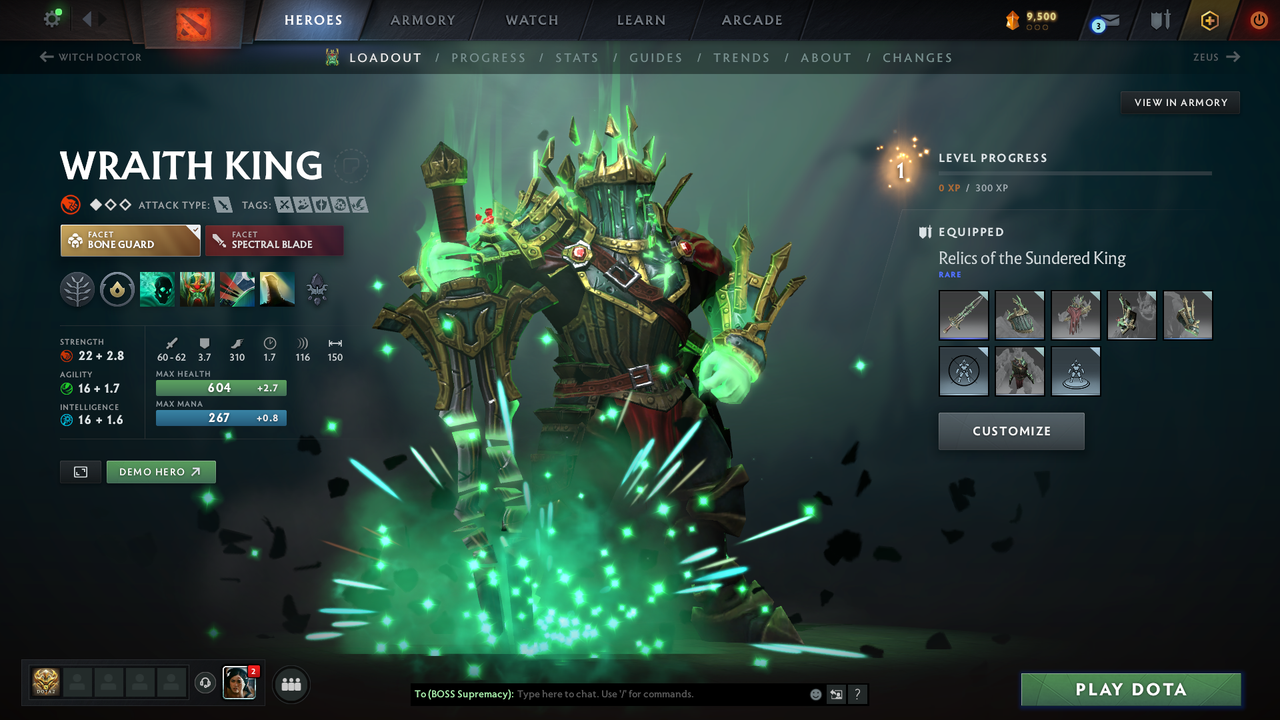This screenshot has height=720, width=1280.
Task: Open the armory shield-and-sword icon
Action: pyautogui.click(x=1158, y=21)
